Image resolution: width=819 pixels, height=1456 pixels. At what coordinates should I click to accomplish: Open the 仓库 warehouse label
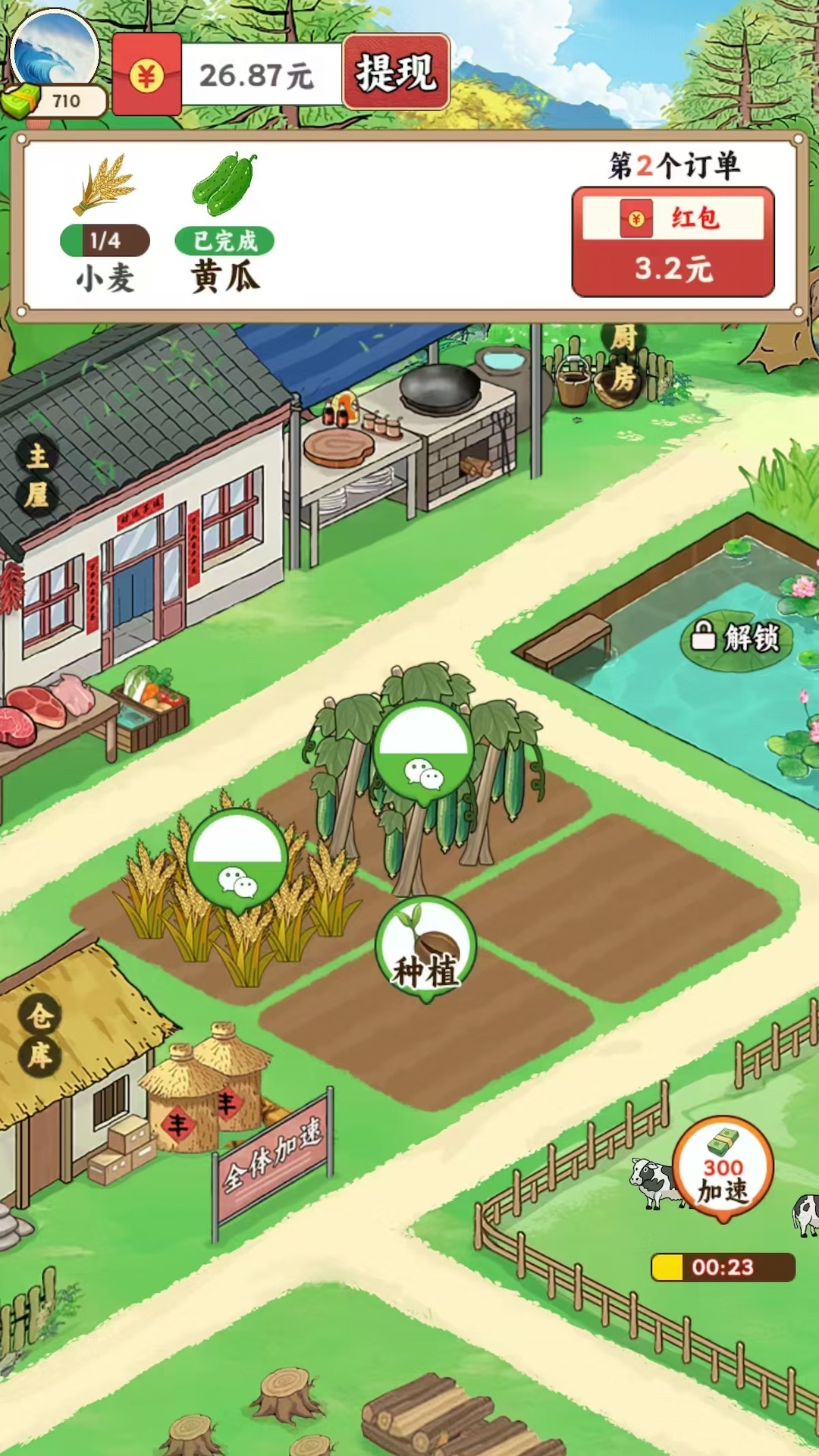(x=39, y=1035)
